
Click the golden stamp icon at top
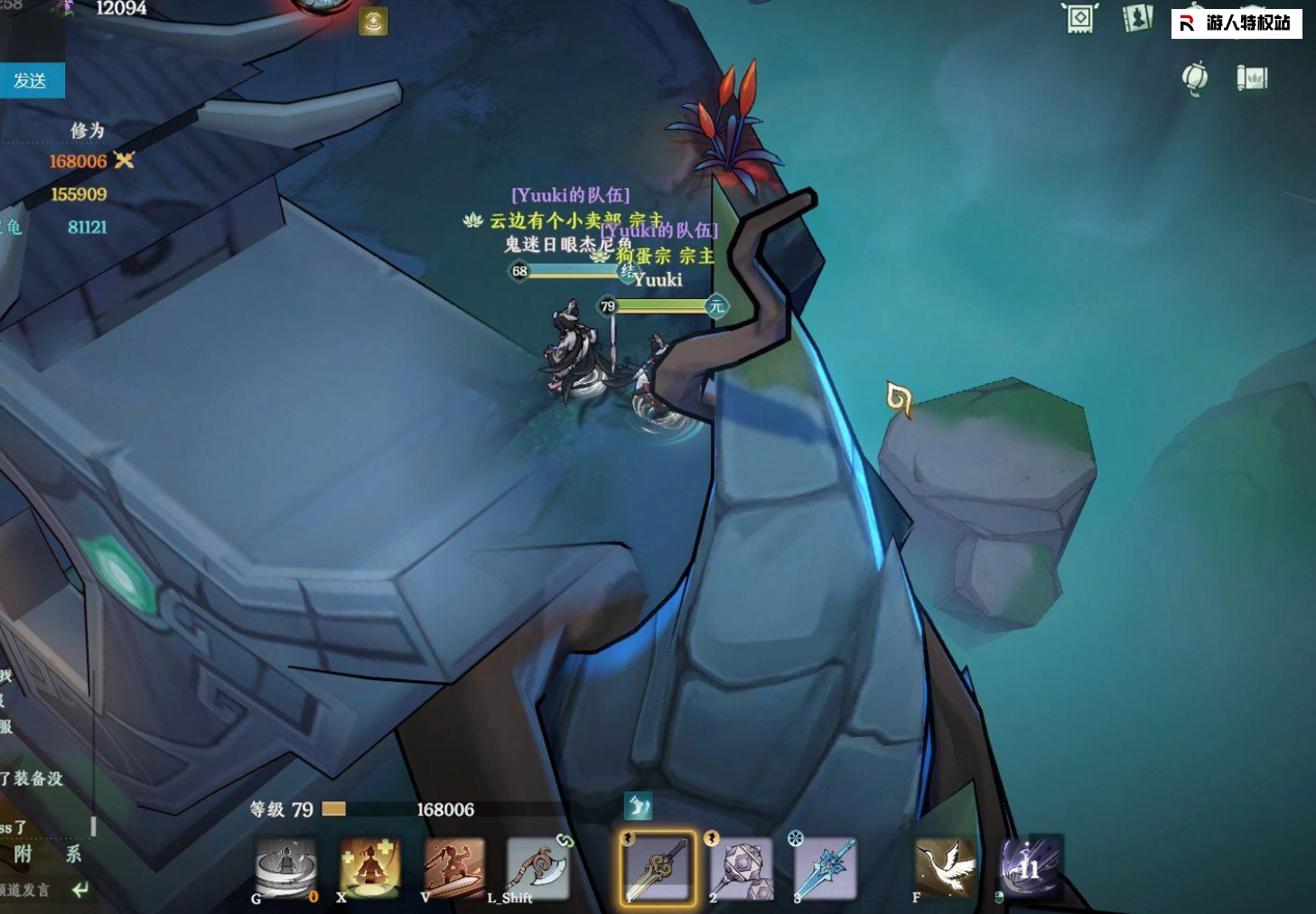click(x=373, y=22)
